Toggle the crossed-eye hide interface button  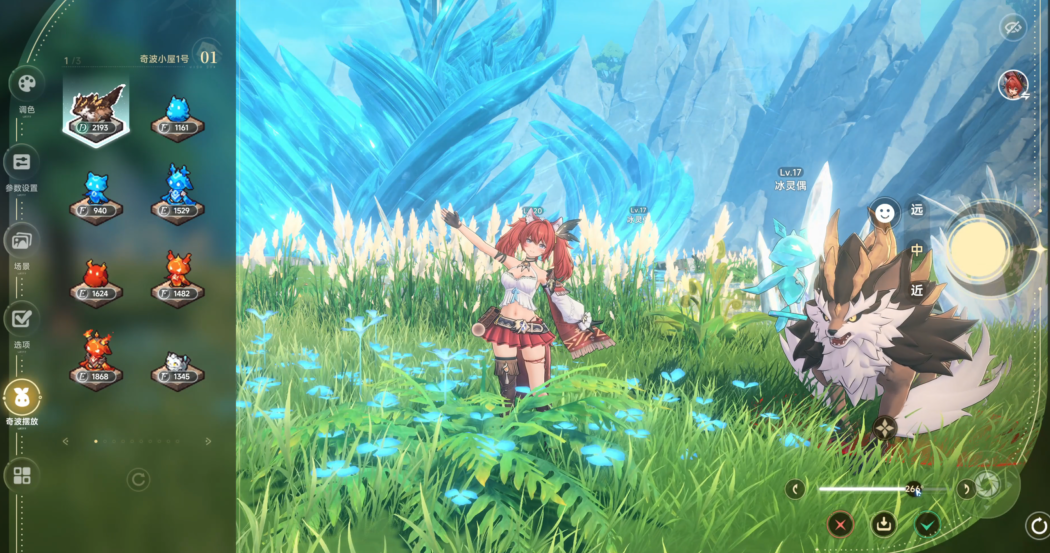(x=1012, y=27)
